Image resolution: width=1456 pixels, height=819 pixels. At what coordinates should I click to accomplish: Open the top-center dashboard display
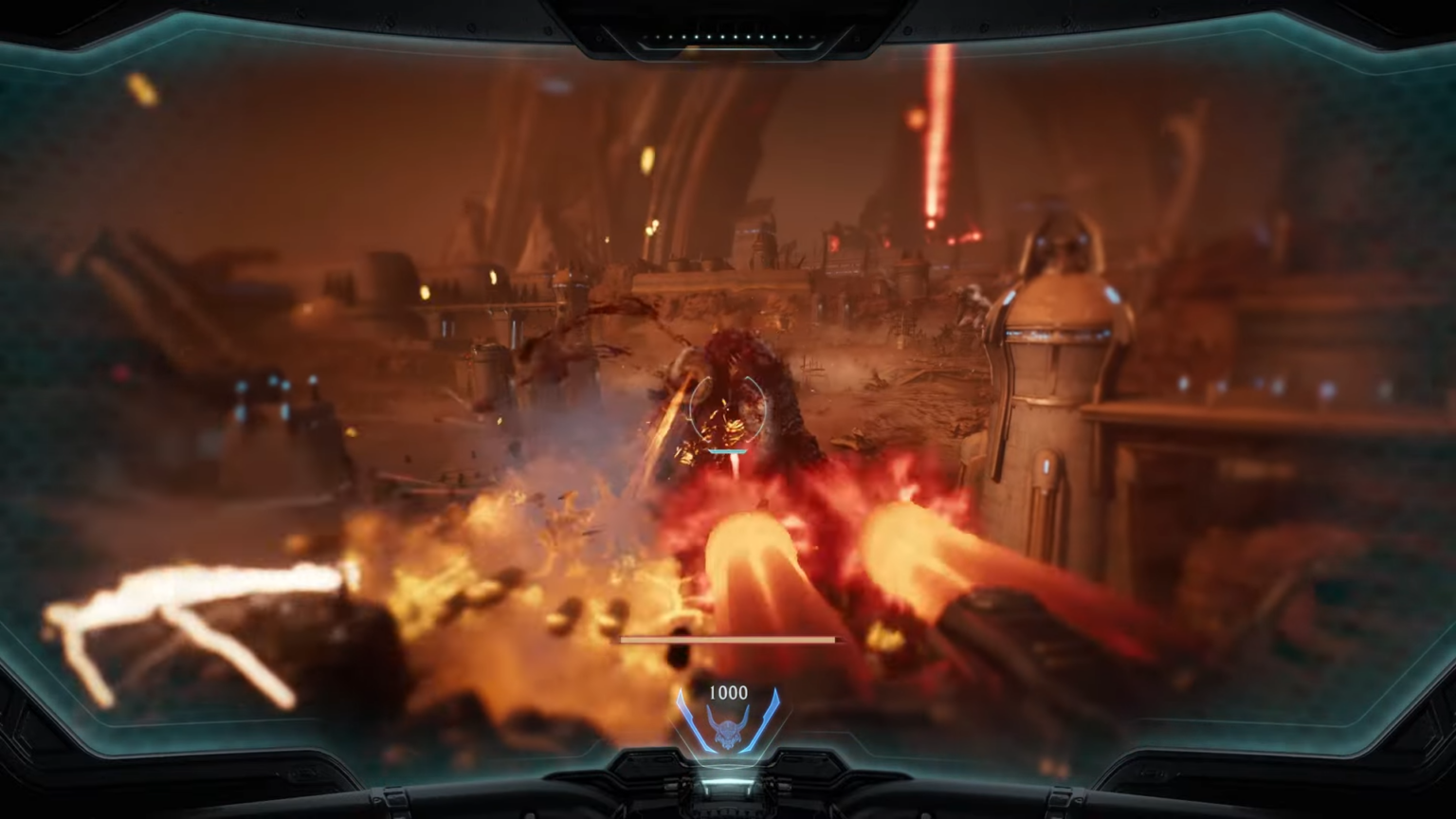point(728,19)
